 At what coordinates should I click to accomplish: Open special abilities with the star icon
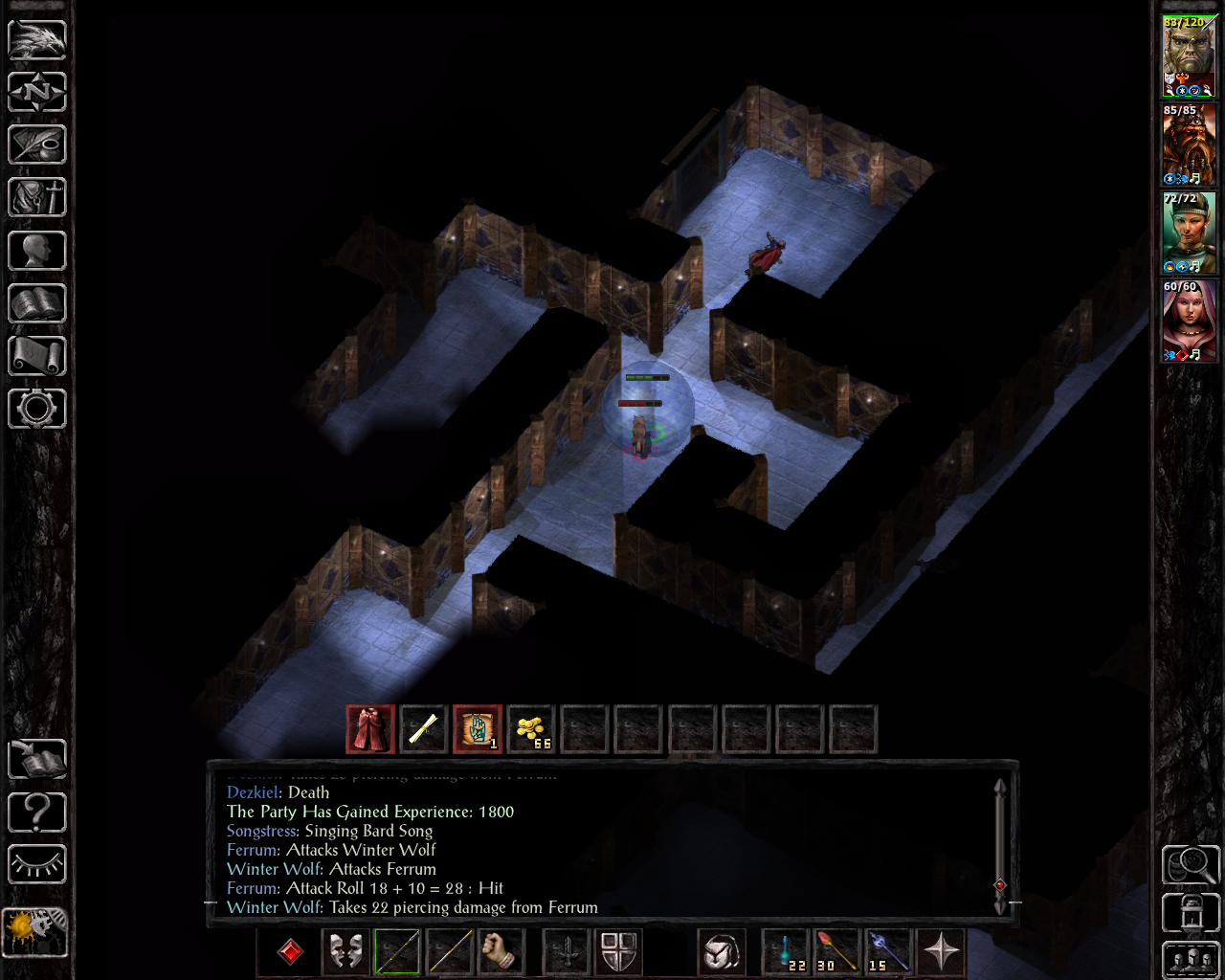[x=941, y=952]
